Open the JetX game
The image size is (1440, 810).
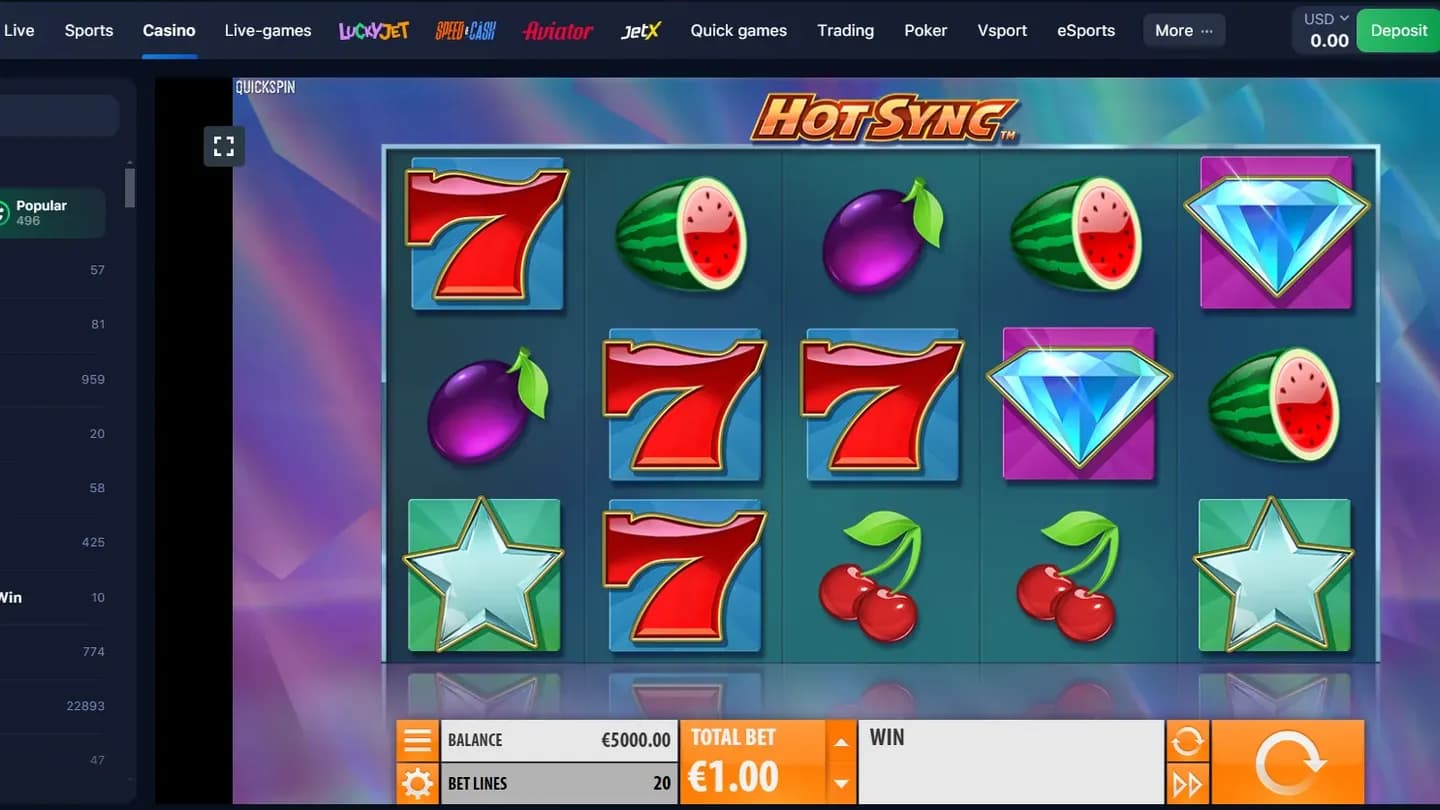click(x=640, y=30)
